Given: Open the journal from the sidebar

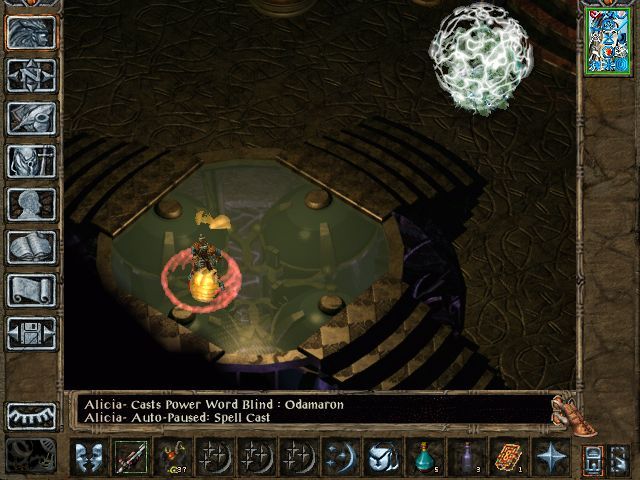Looking at the screenshot, I should (x=31, y=118).
